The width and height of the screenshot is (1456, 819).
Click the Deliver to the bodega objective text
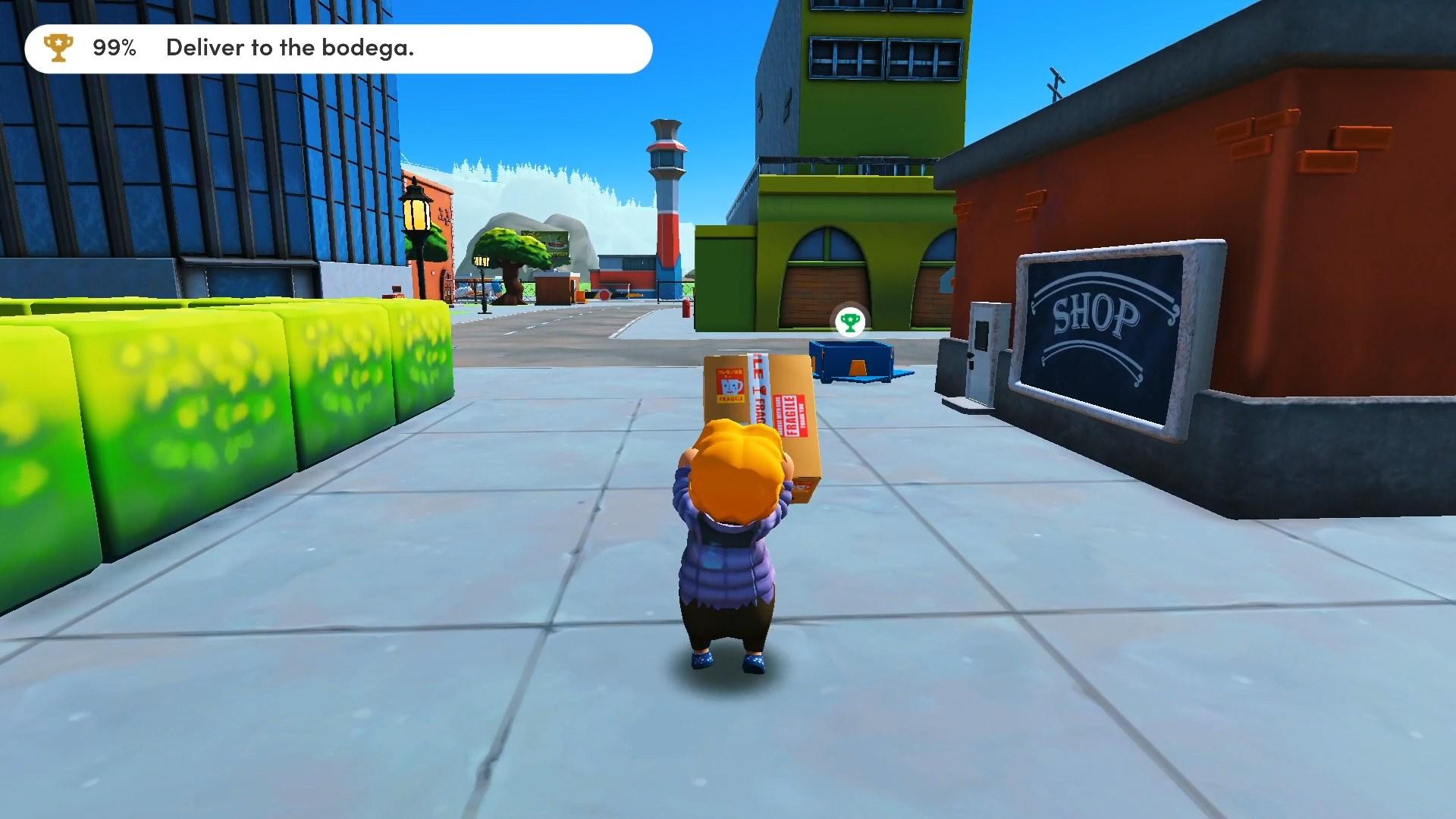pos(290,49)
